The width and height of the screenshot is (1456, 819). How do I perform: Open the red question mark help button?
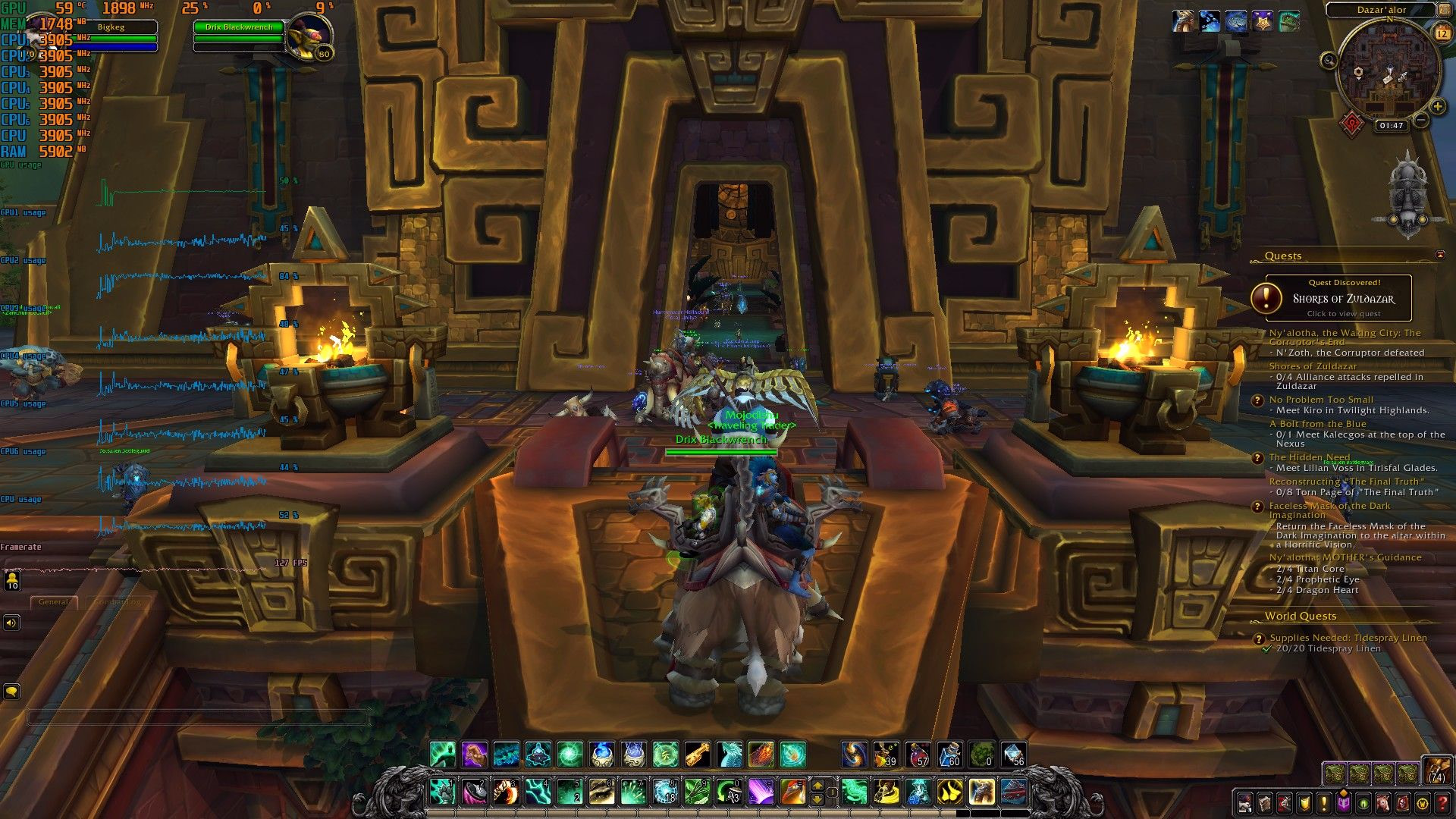1442,803
